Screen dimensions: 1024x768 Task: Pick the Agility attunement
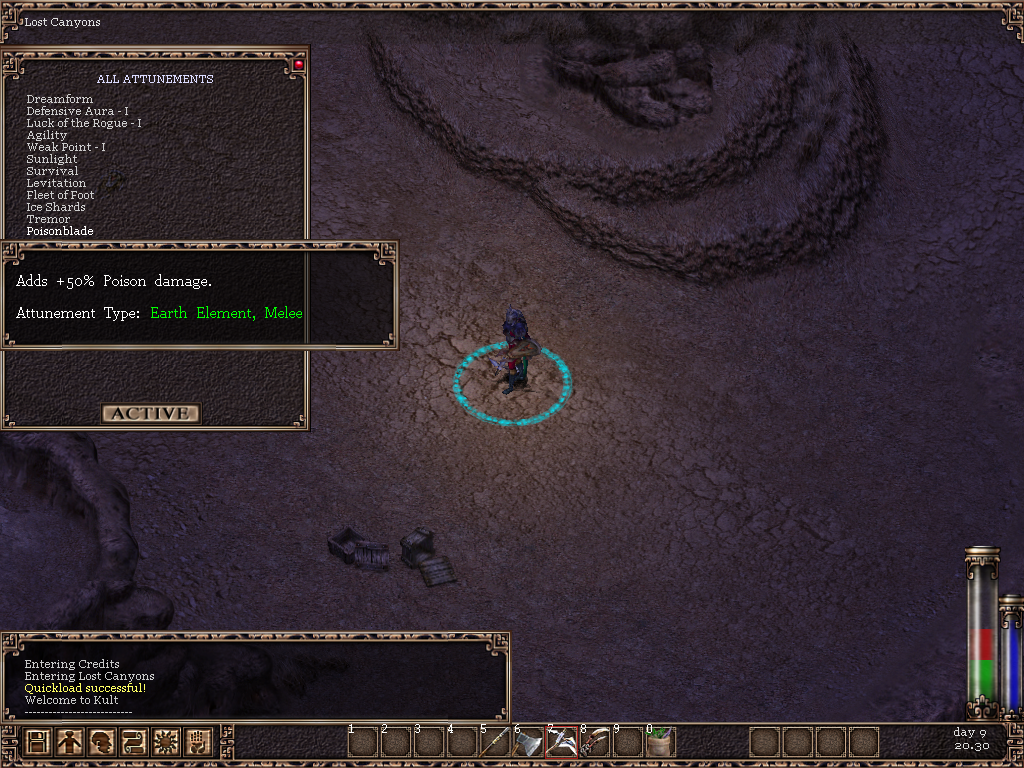point(47,135)
